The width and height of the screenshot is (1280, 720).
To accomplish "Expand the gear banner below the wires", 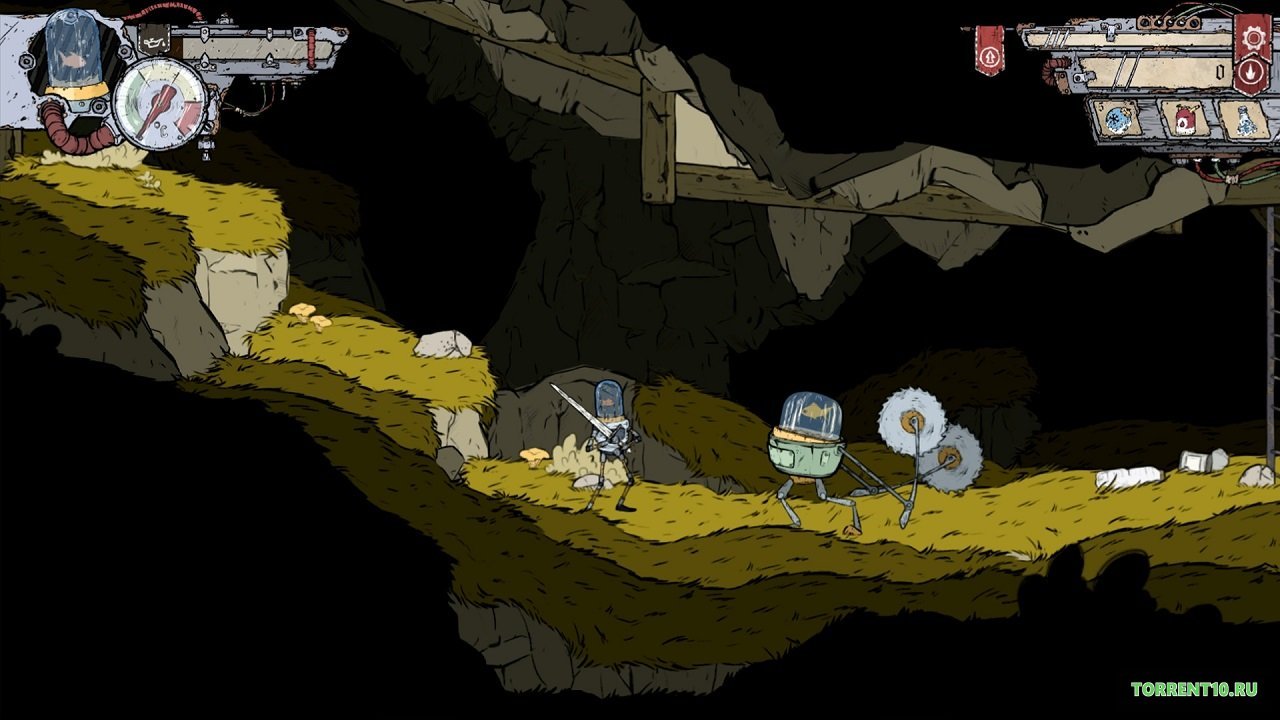I will (x=1251, y=38).
